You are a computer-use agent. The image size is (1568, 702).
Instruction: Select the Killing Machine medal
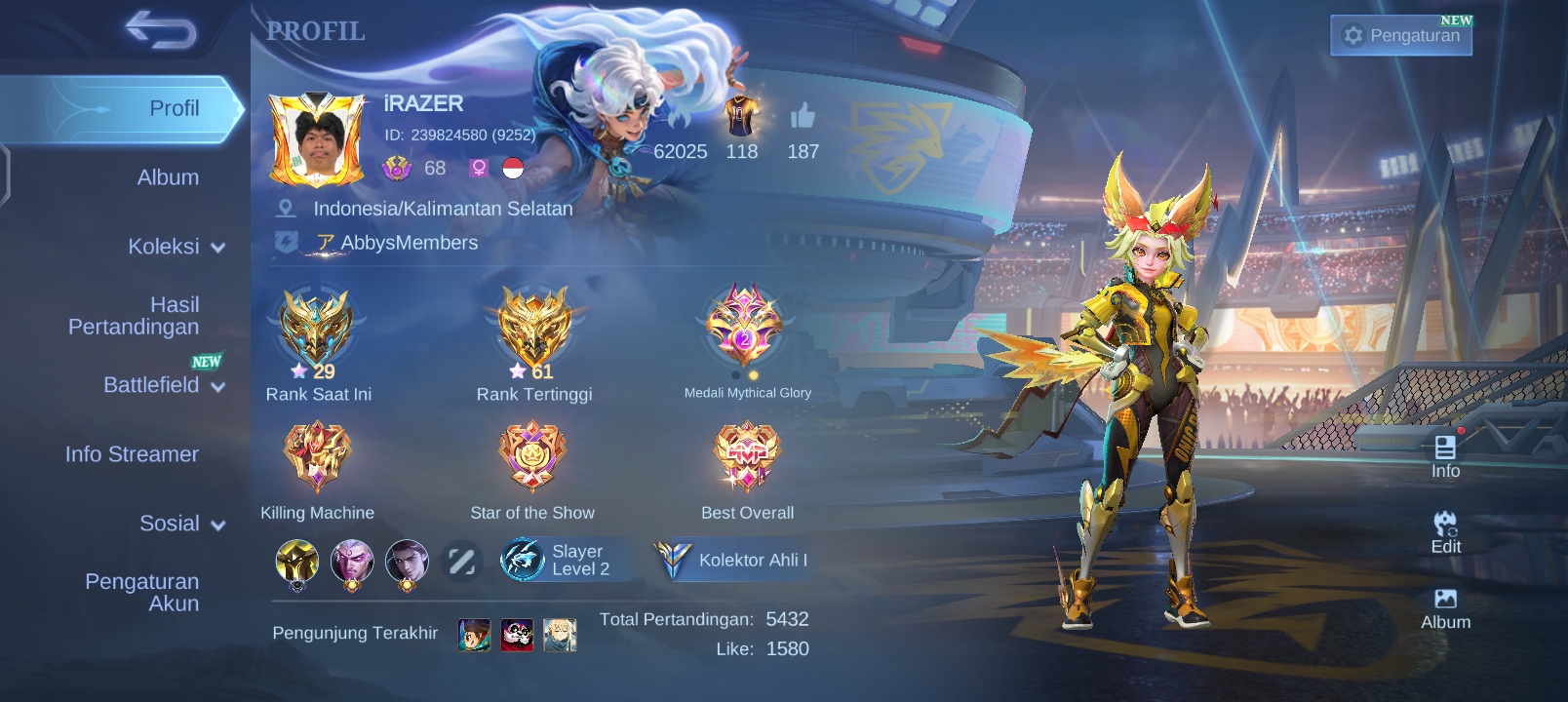click(x=317, y=455)
